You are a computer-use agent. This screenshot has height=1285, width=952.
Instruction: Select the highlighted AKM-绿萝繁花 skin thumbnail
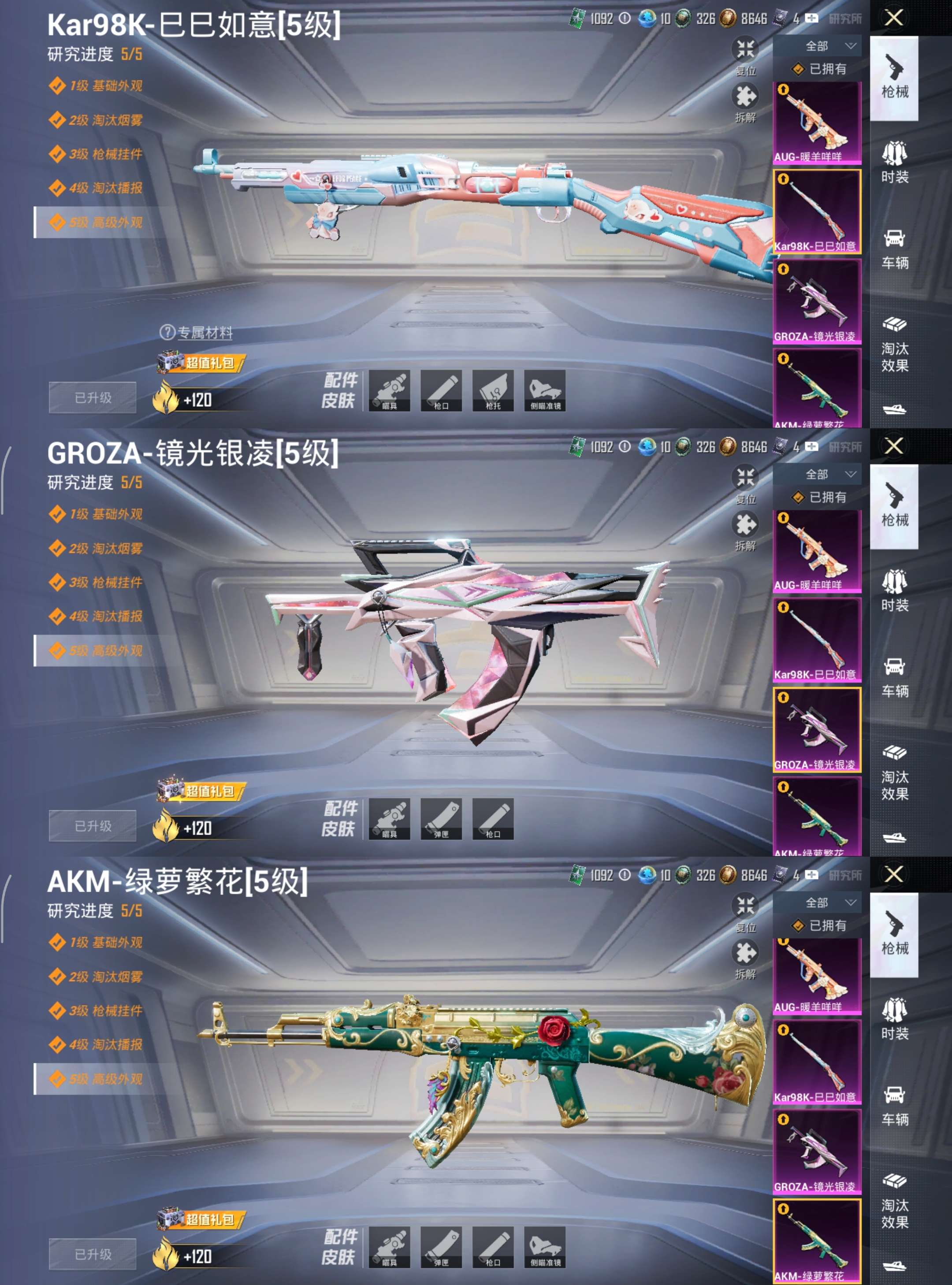[x=817, y=1240]
